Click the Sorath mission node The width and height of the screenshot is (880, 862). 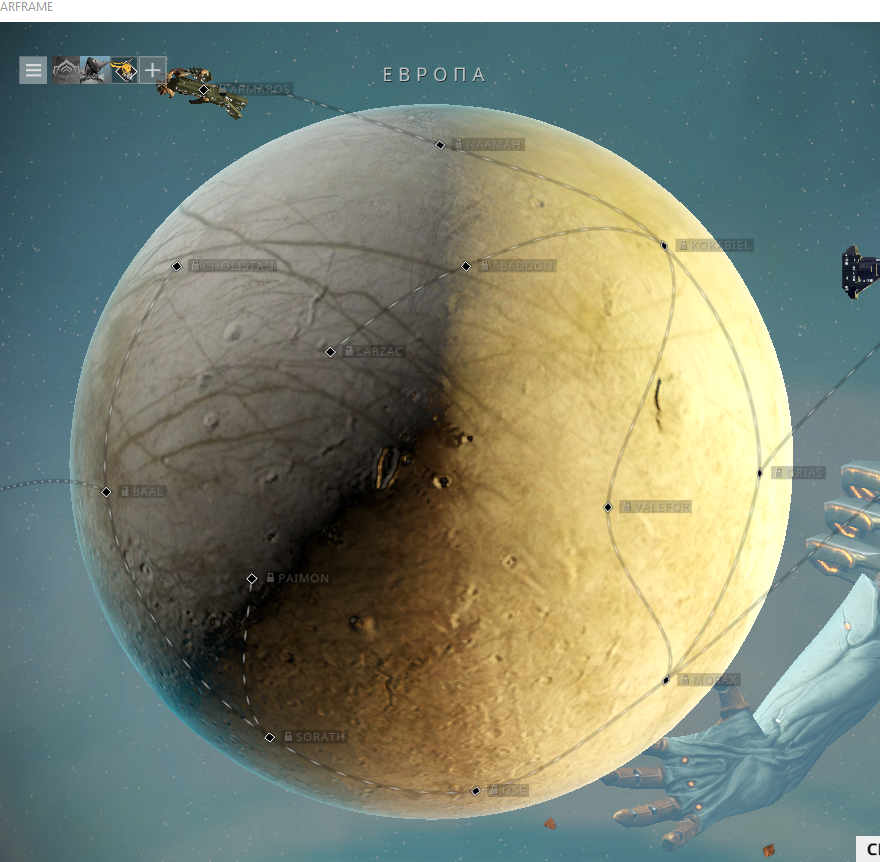pyautogui.click(x=270, y=738)
